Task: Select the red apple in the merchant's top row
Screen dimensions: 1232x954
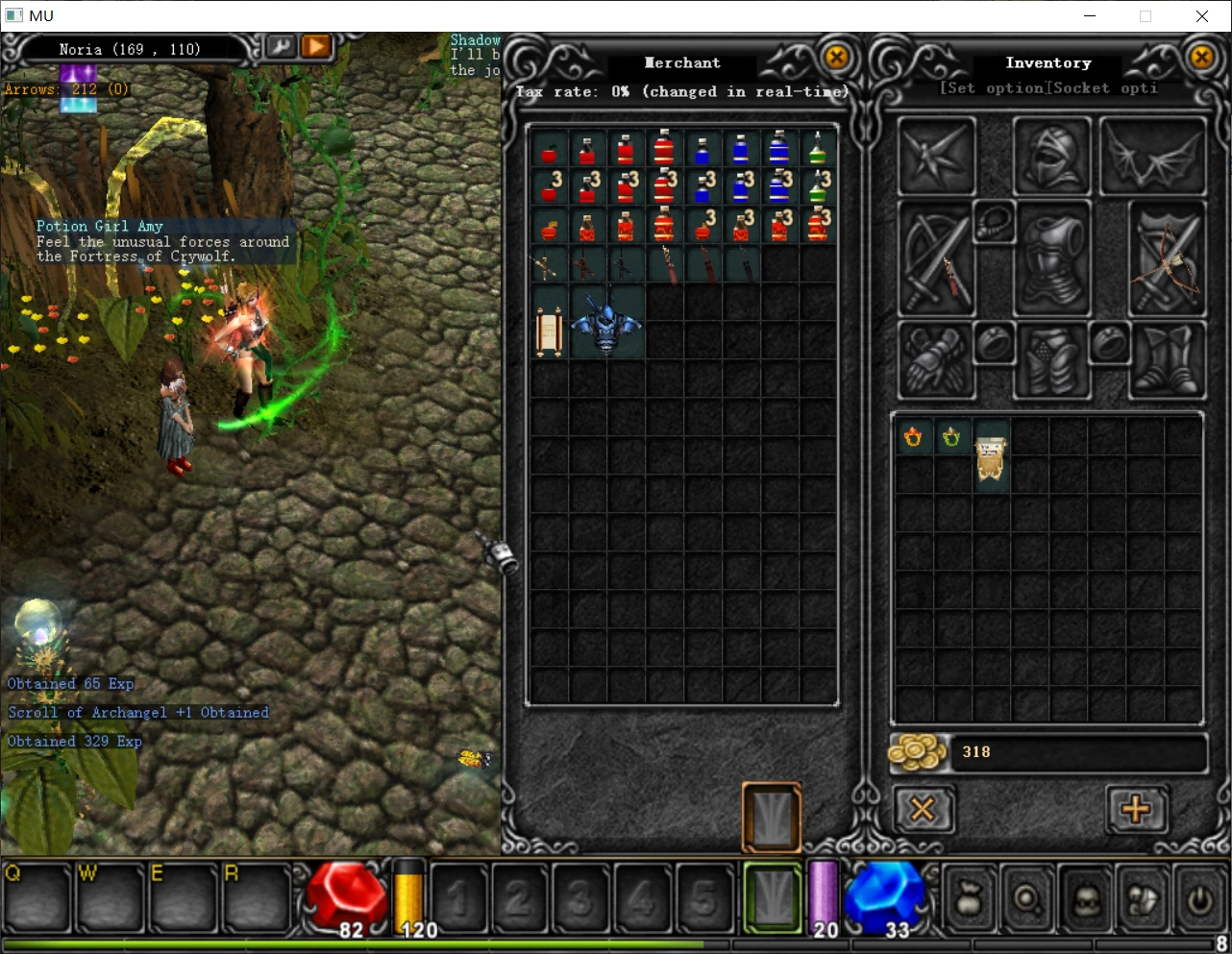Action: coord(549,152)
